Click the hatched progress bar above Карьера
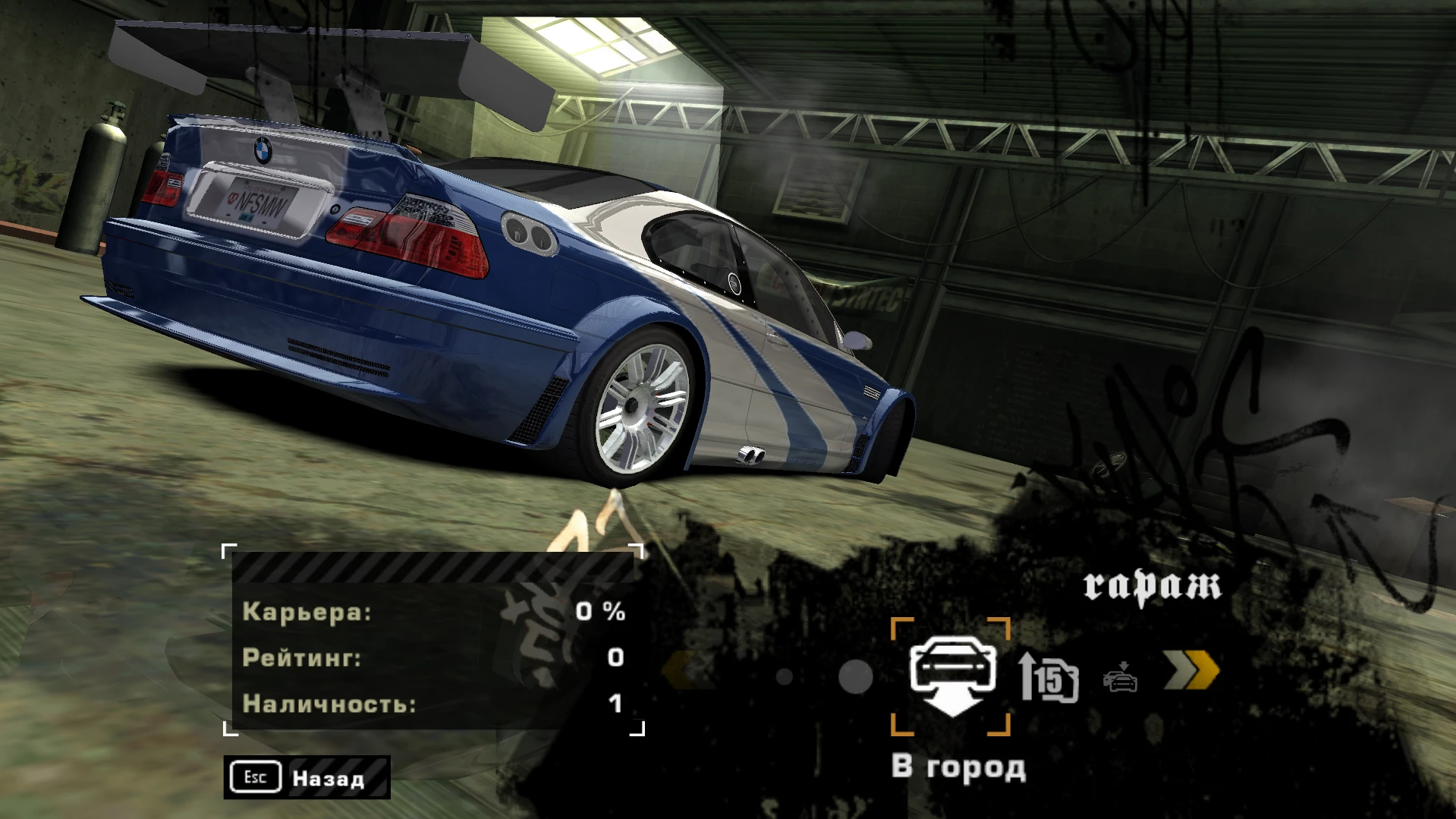This screenshot has height=819, width=1456. pos(432,565)
